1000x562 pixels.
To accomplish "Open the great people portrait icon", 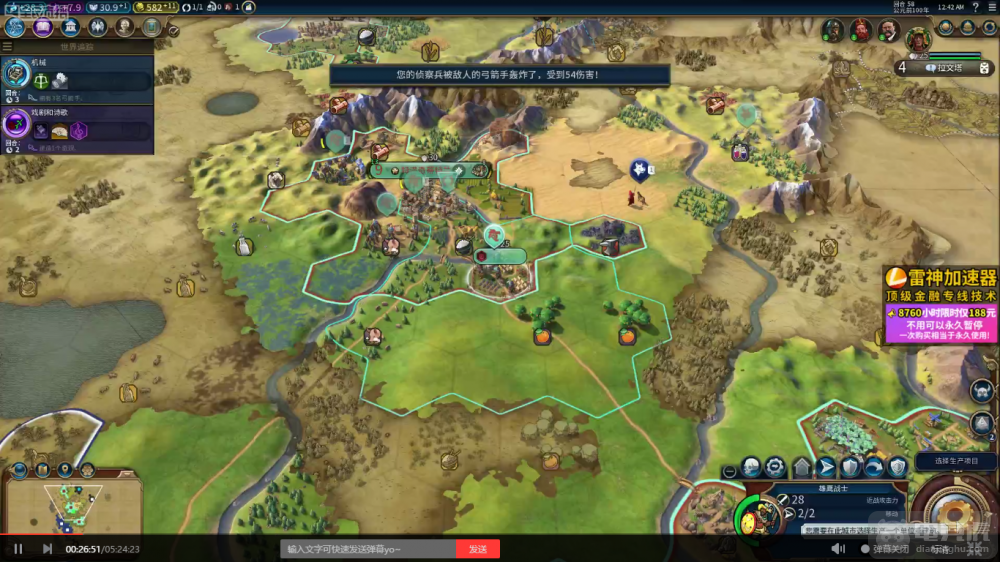I will tap(125, 27).
